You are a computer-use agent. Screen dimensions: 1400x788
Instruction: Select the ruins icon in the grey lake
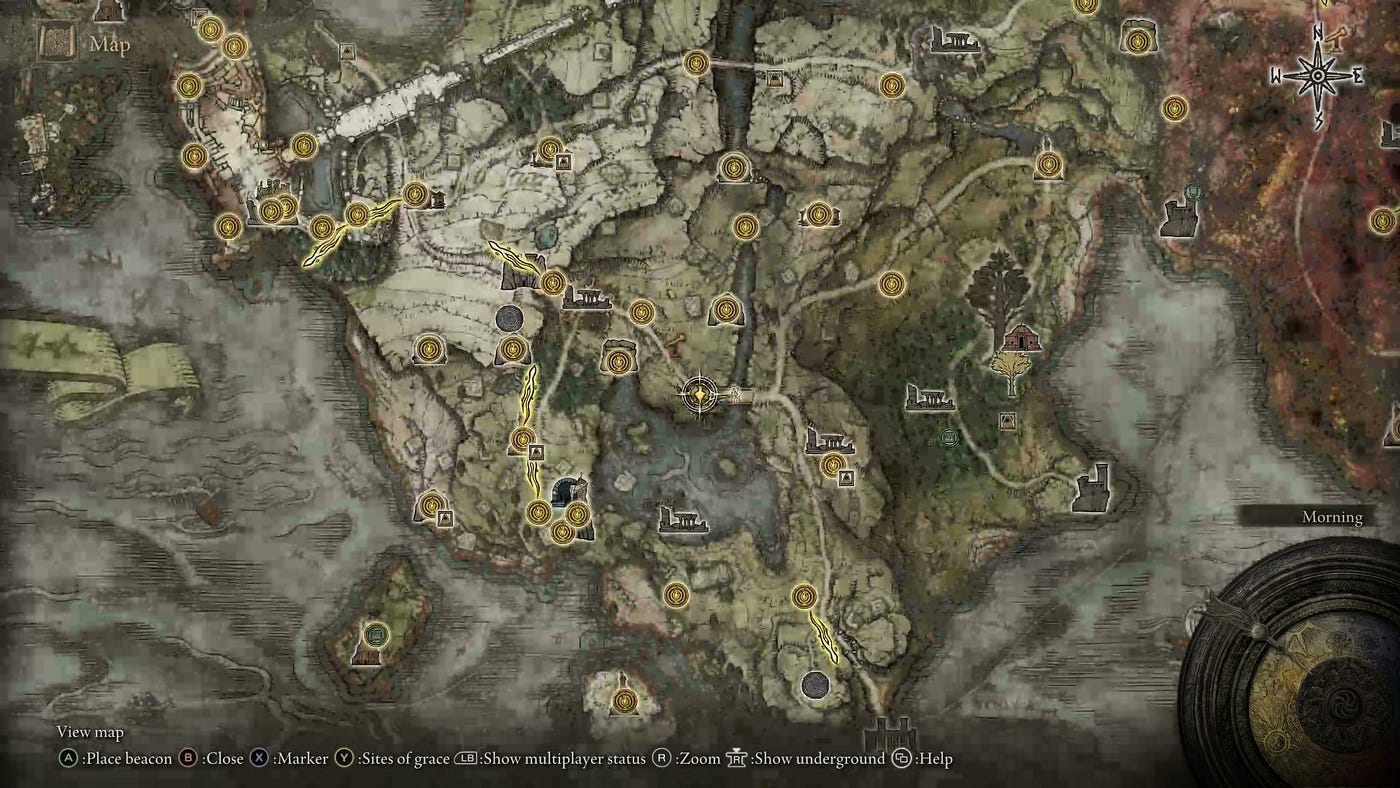coord(683,519)
